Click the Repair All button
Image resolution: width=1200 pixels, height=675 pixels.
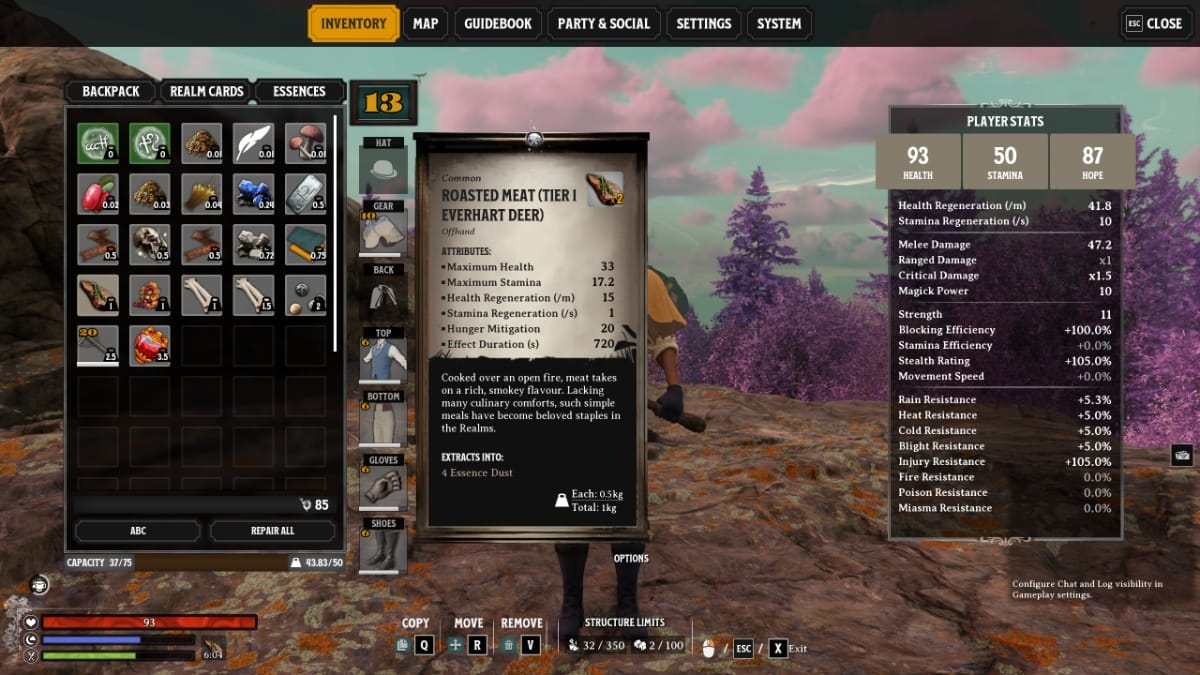pyautogui.click(x=272, y=531)
